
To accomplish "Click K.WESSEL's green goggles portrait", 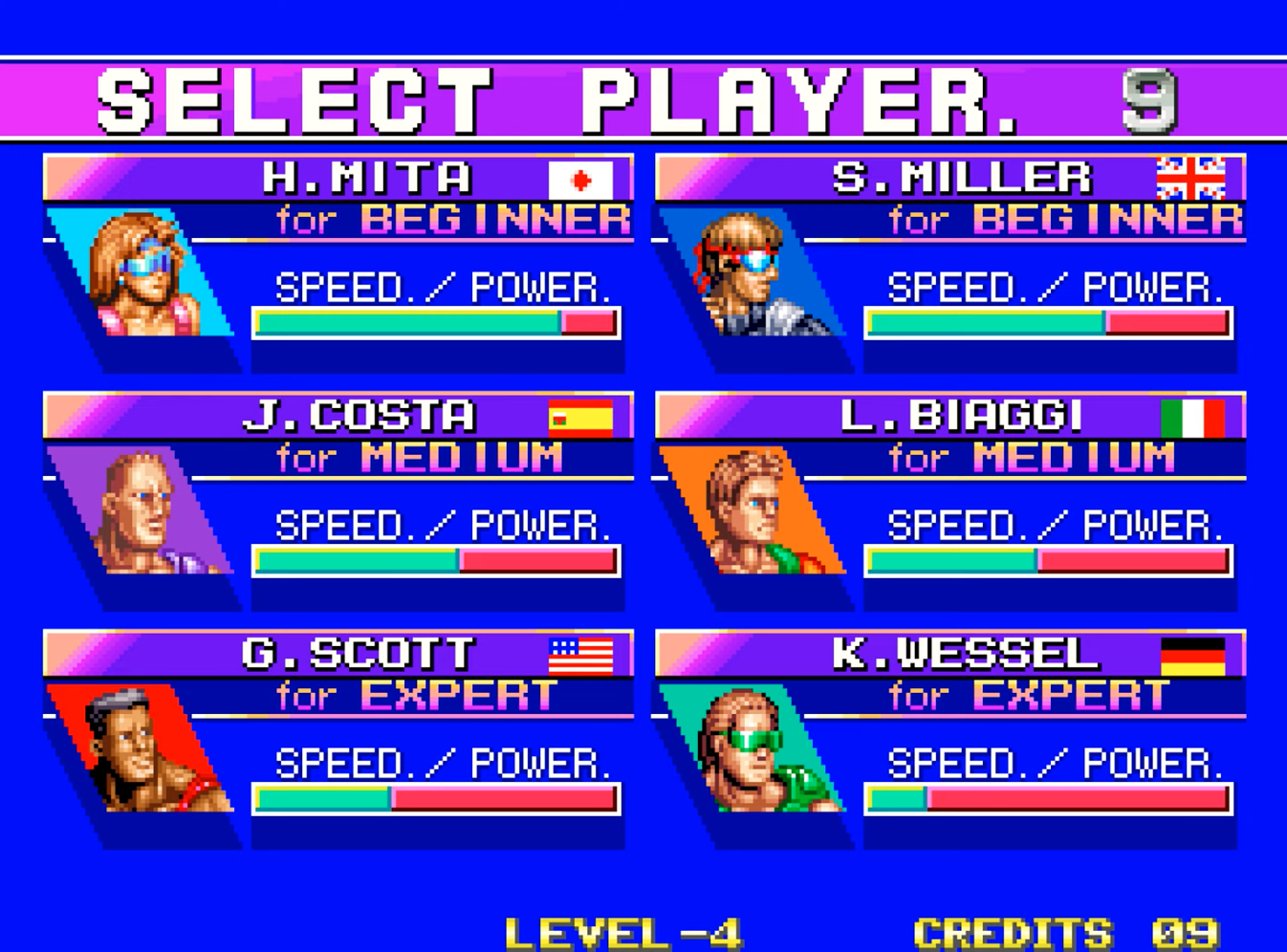I will (753, 750).
